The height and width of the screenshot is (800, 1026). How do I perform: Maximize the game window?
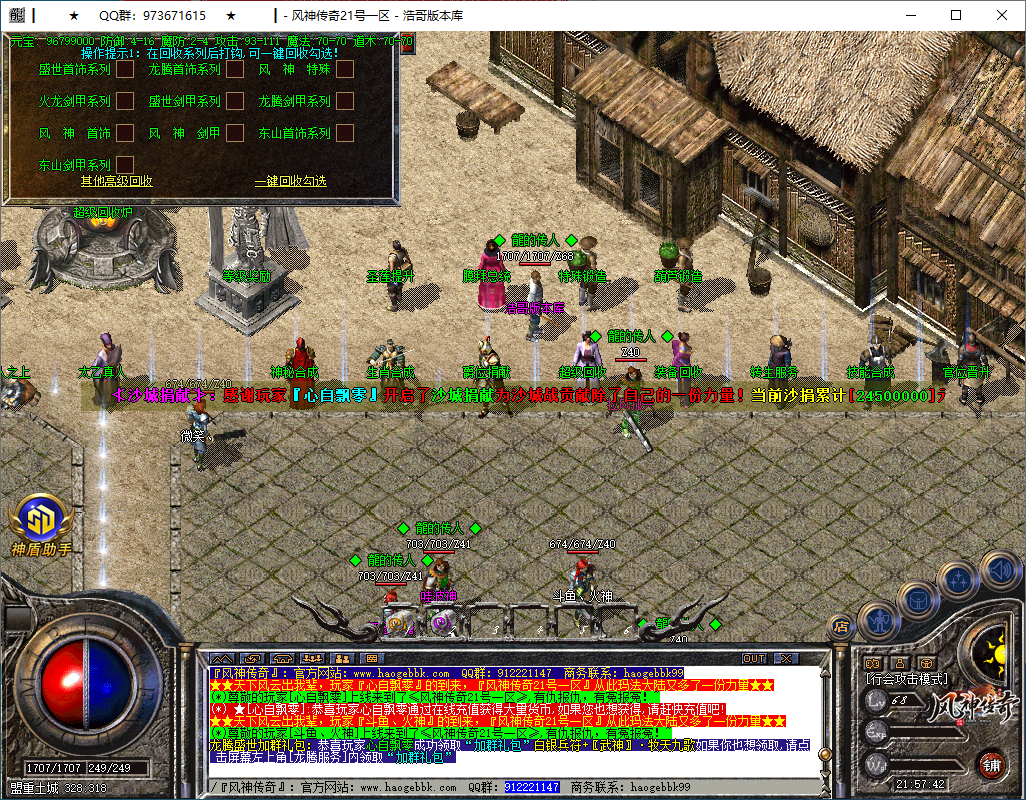955,15
